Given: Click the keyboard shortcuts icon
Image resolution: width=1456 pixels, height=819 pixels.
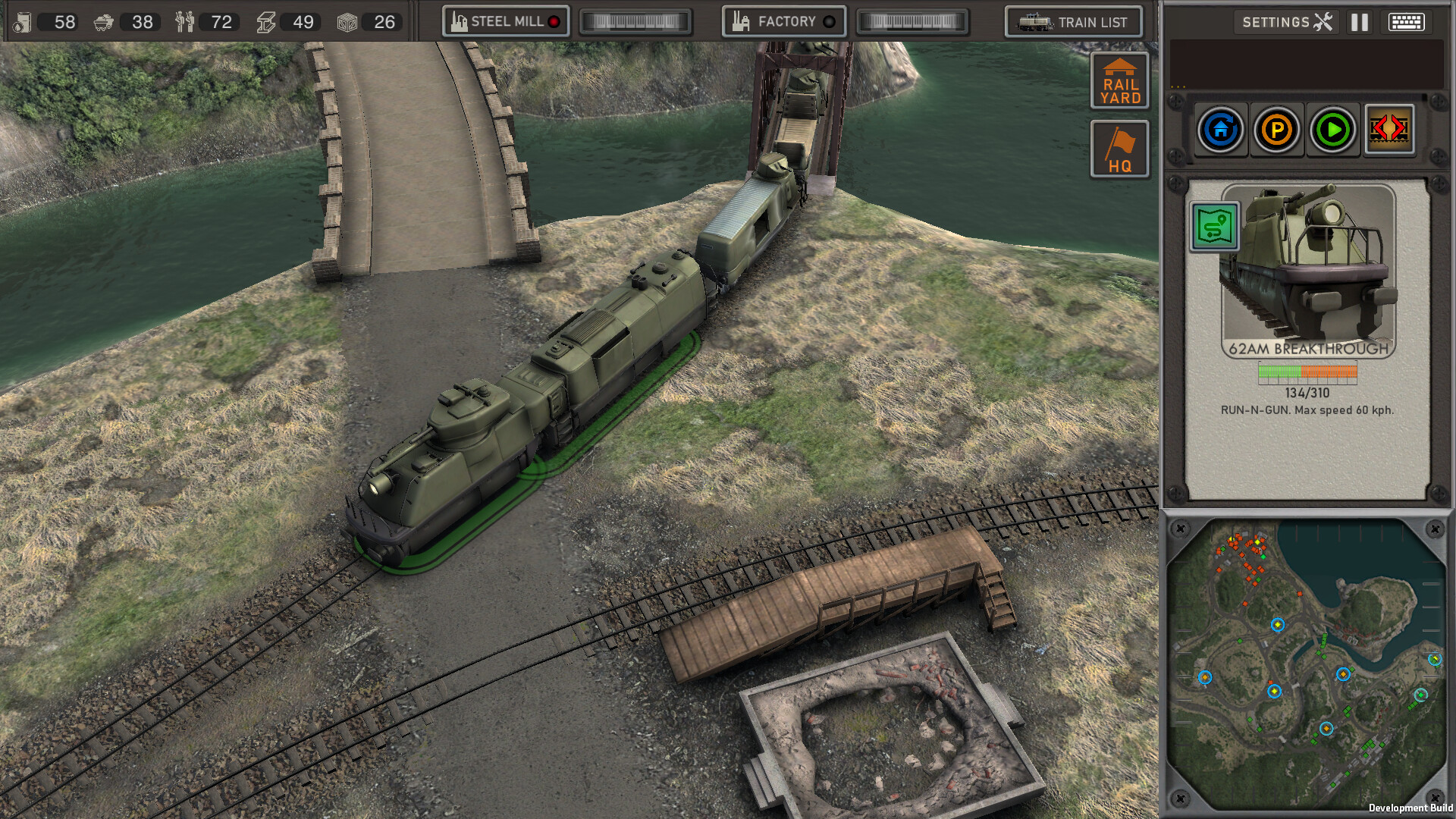Looking at the screenshot, I should [x=1409, y=21].
